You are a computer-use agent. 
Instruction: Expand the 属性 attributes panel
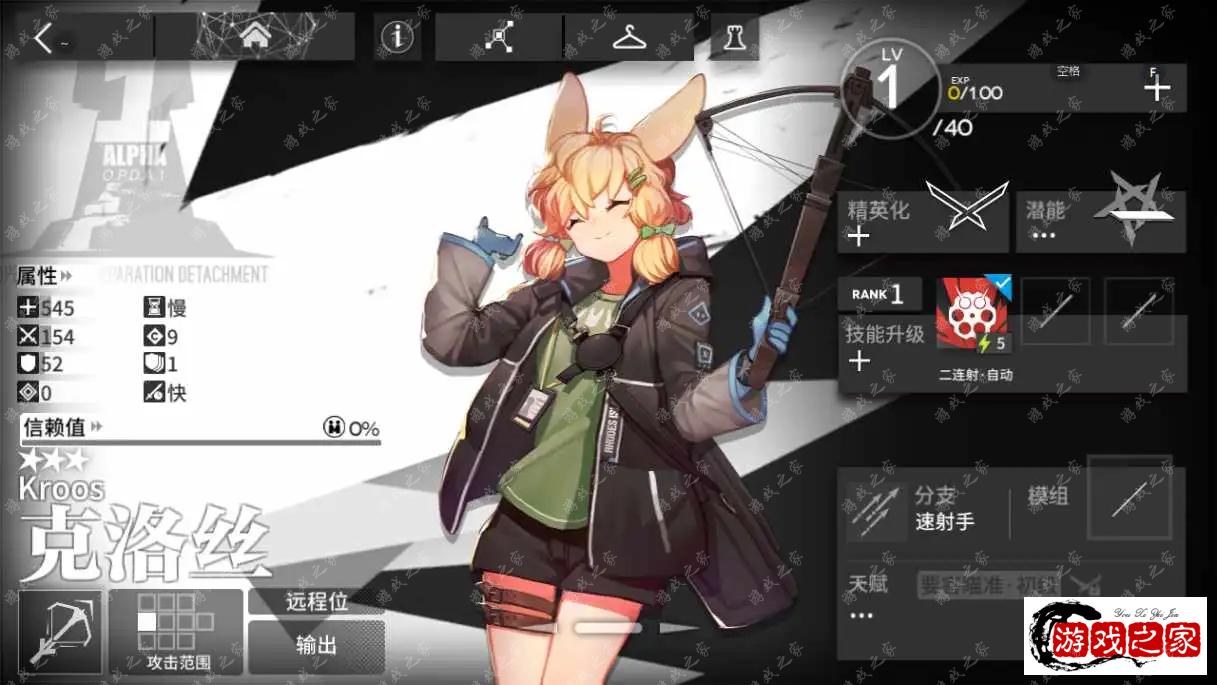45,275
